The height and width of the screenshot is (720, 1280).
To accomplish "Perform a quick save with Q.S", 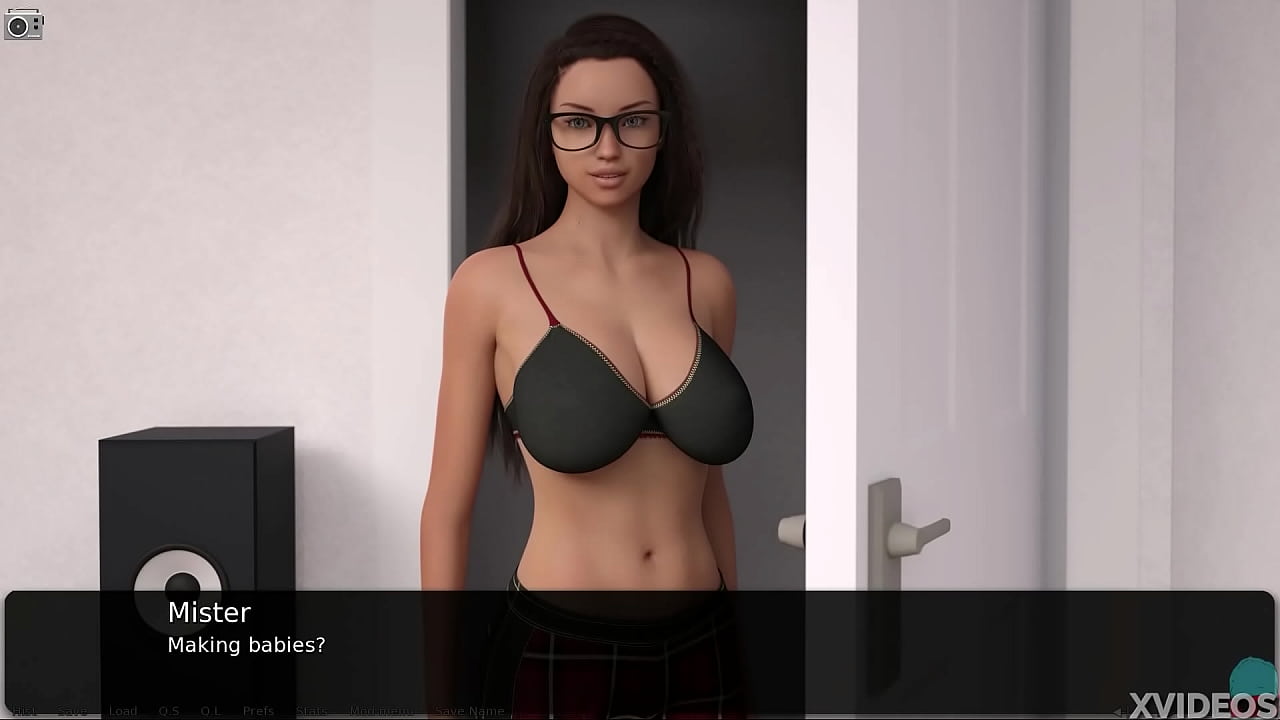I will pyautogui.click(x=169, y=710).
